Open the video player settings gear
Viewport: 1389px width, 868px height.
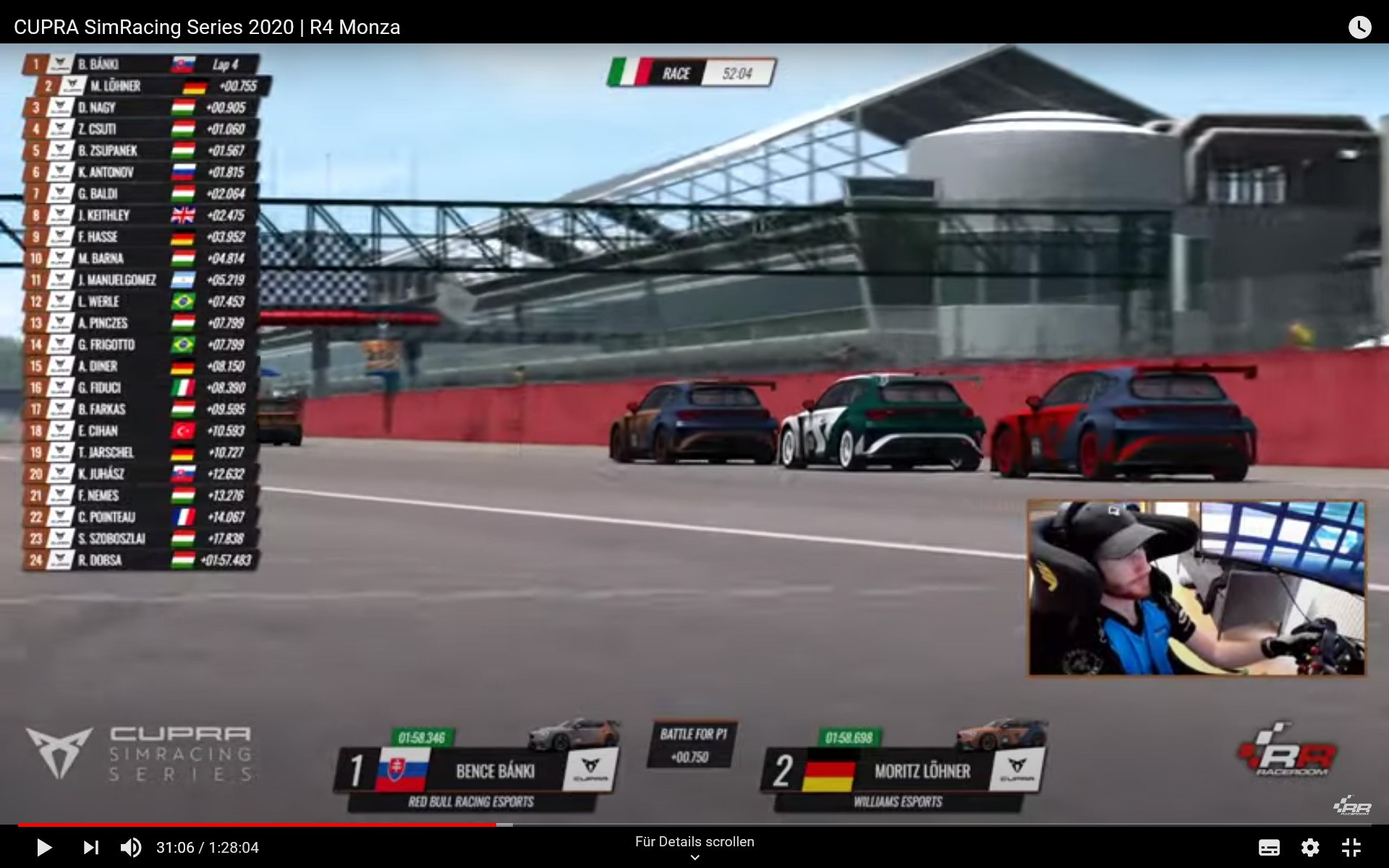click(x=1310, y=847)
